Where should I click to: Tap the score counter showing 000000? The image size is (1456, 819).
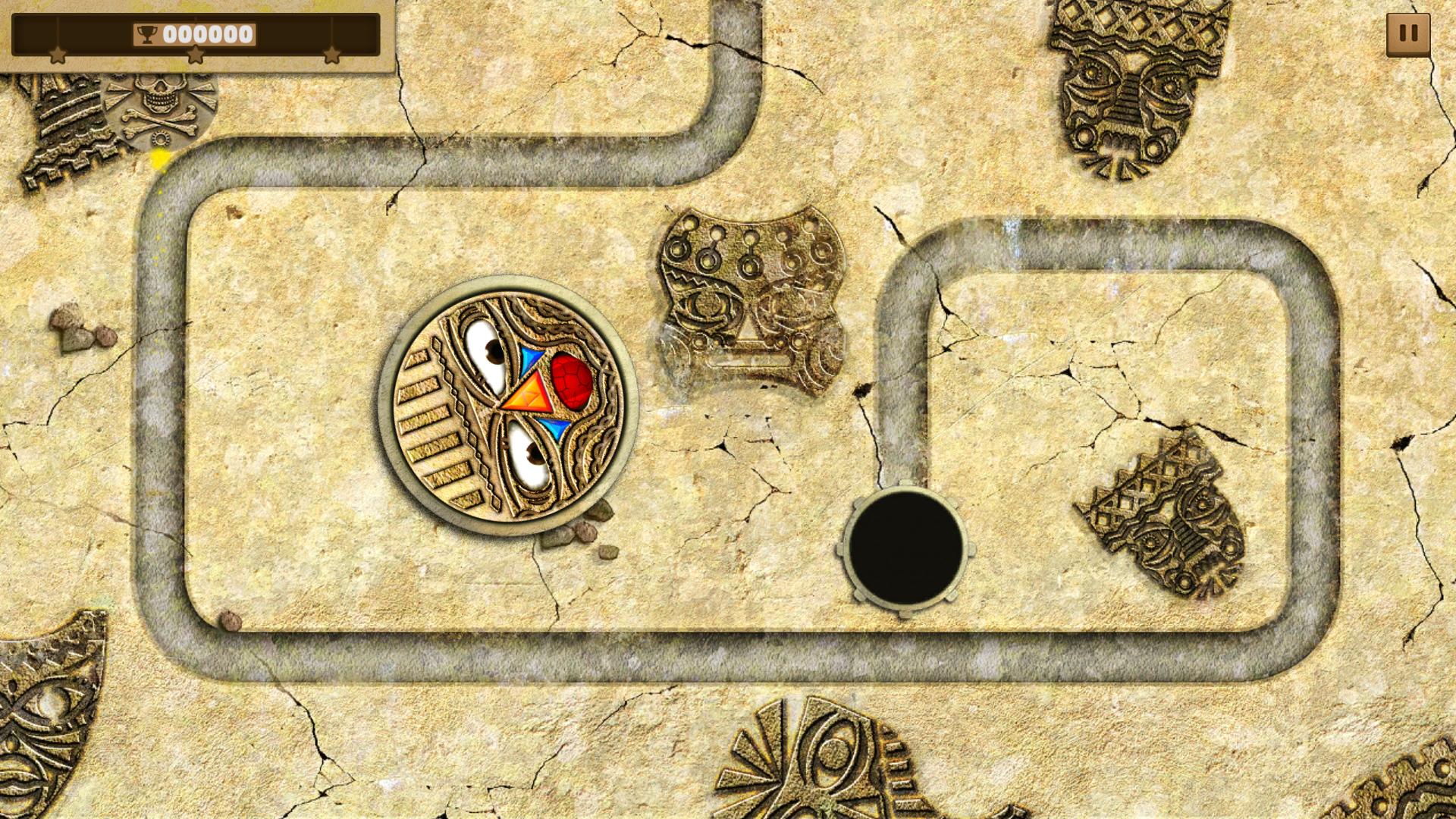(x=209, y=33)
